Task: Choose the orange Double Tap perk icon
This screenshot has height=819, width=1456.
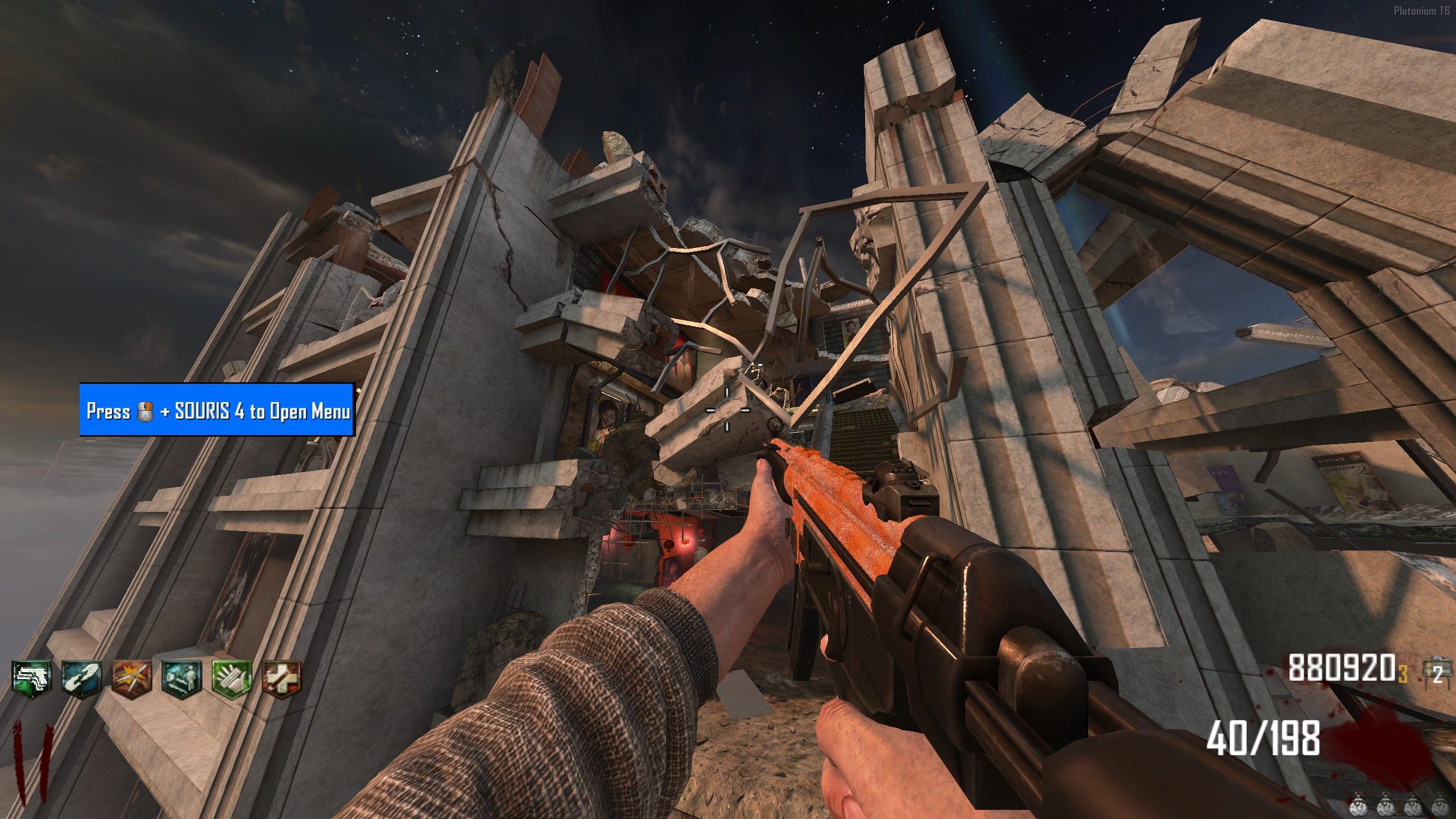Action: (x=132, y=679)
